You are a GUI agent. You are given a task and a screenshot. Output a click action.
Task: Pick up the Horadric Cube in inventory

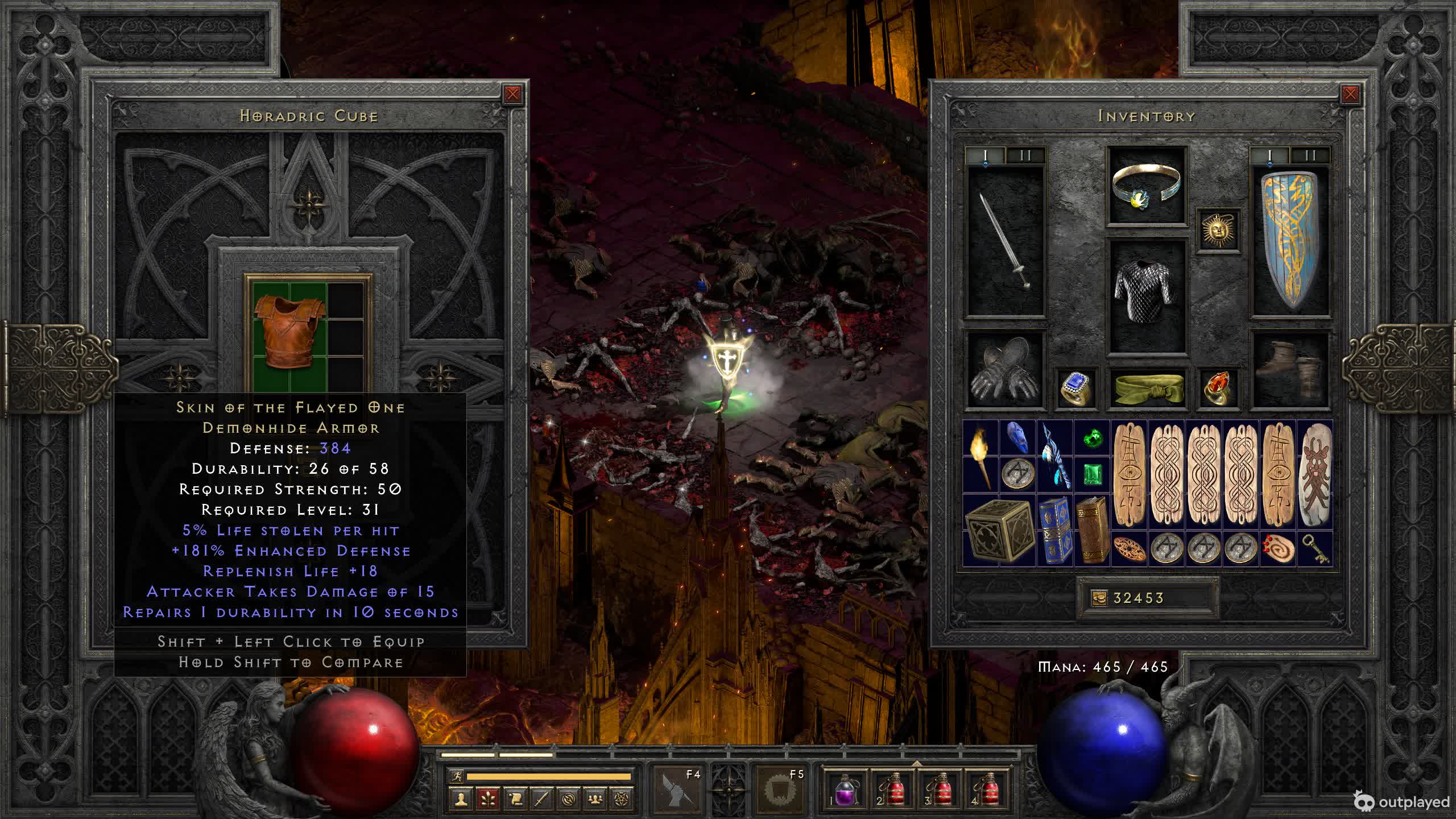point(998,530)
